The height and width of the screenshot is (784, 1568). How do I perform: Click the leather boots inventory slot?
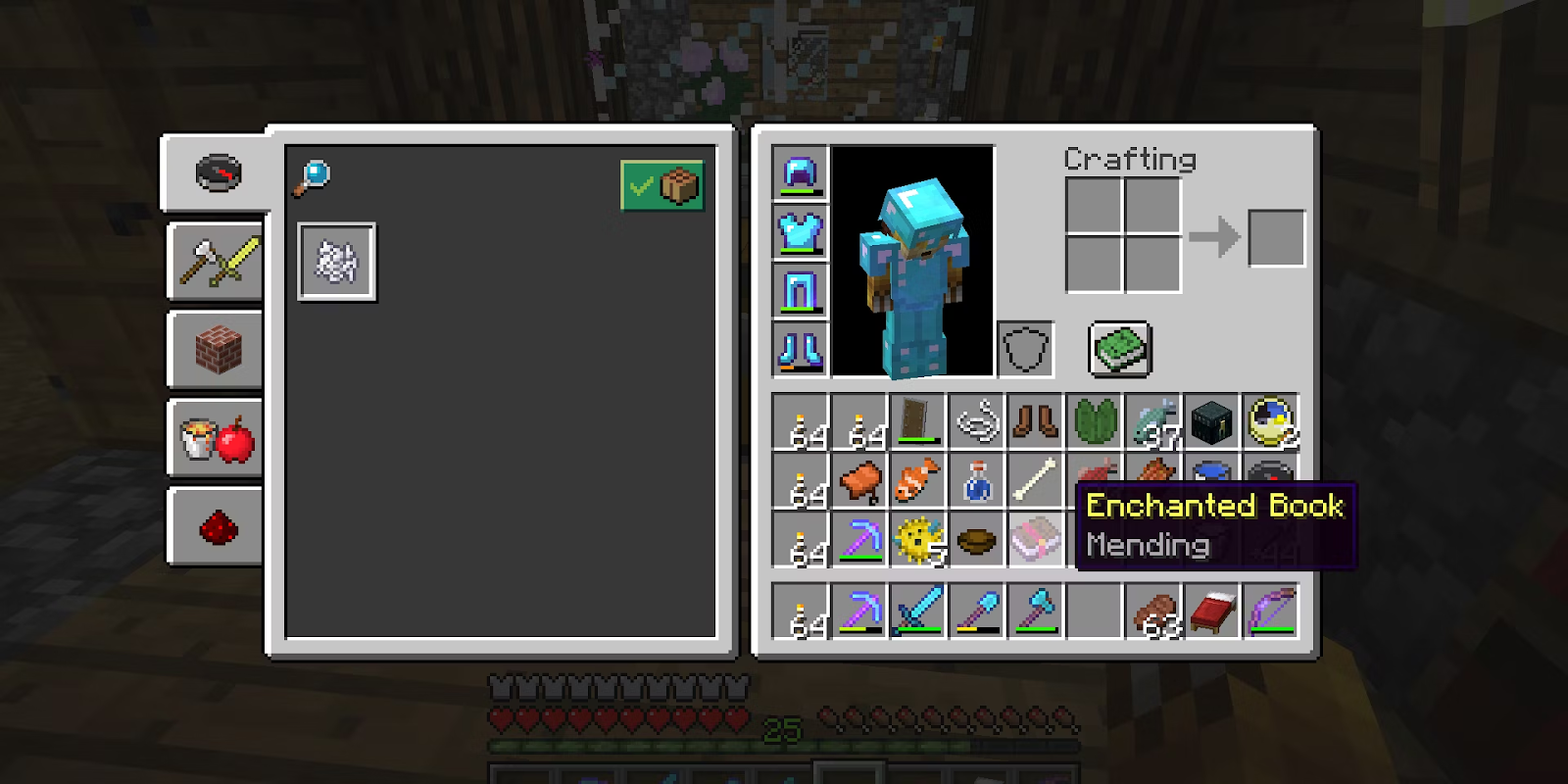[x=1036, y=422]
